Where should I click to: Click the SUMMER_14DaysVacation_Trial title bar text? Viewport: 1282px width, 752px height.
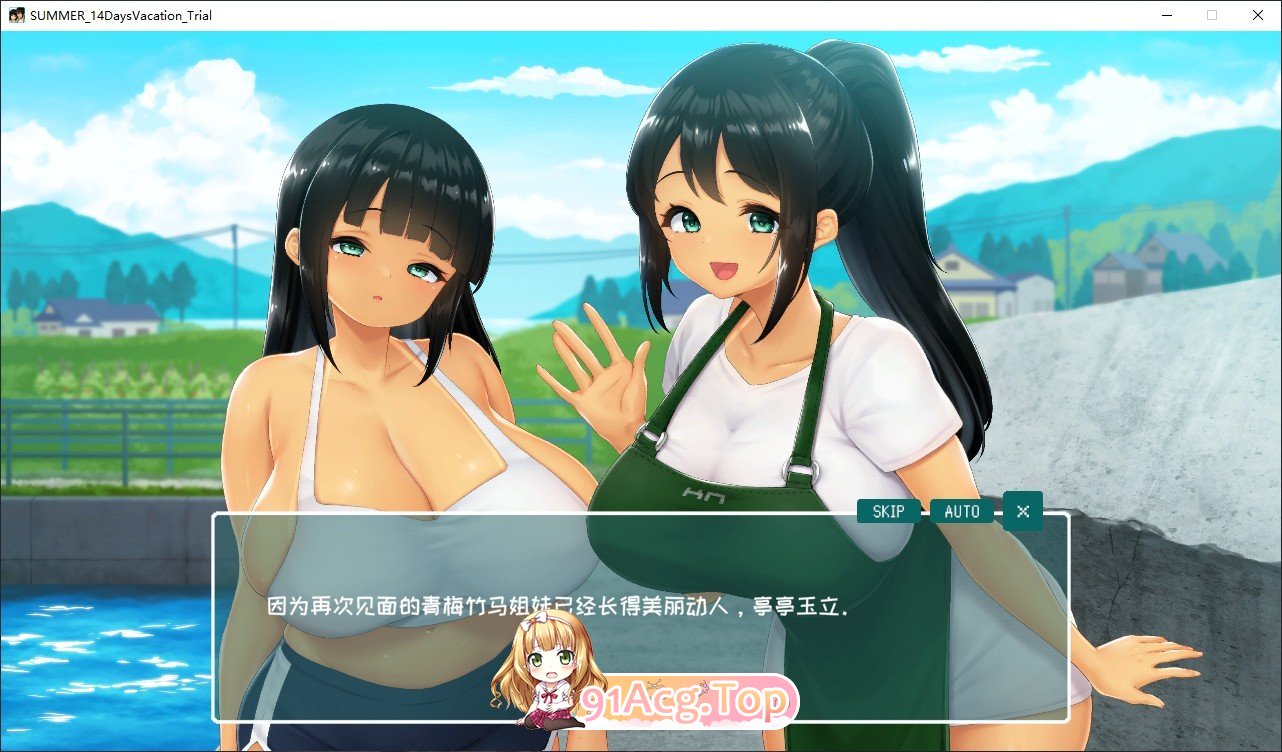[120, 15]
